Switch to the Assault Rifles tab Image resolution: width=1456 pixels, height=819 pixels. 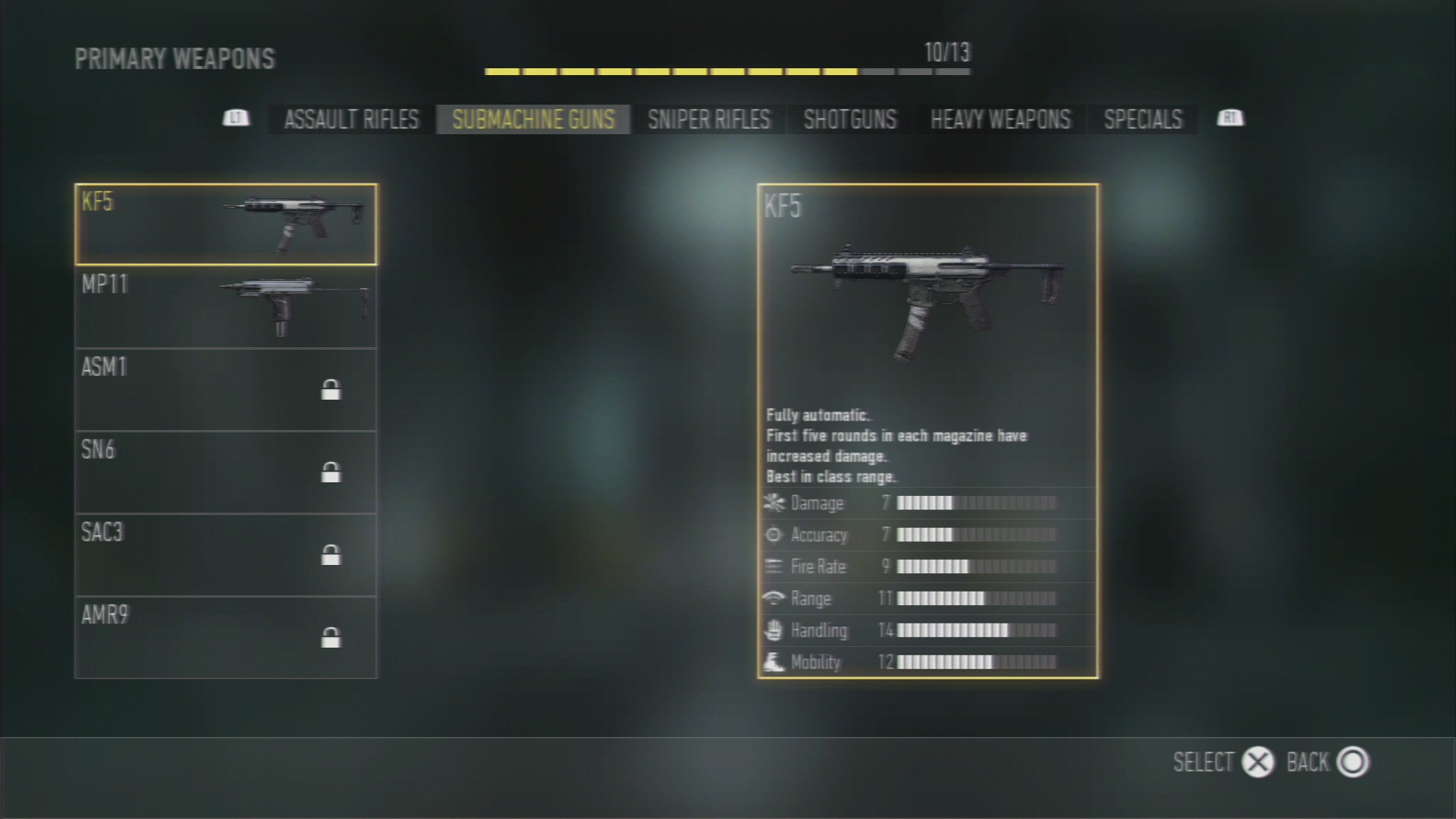[x=351, y=120]
